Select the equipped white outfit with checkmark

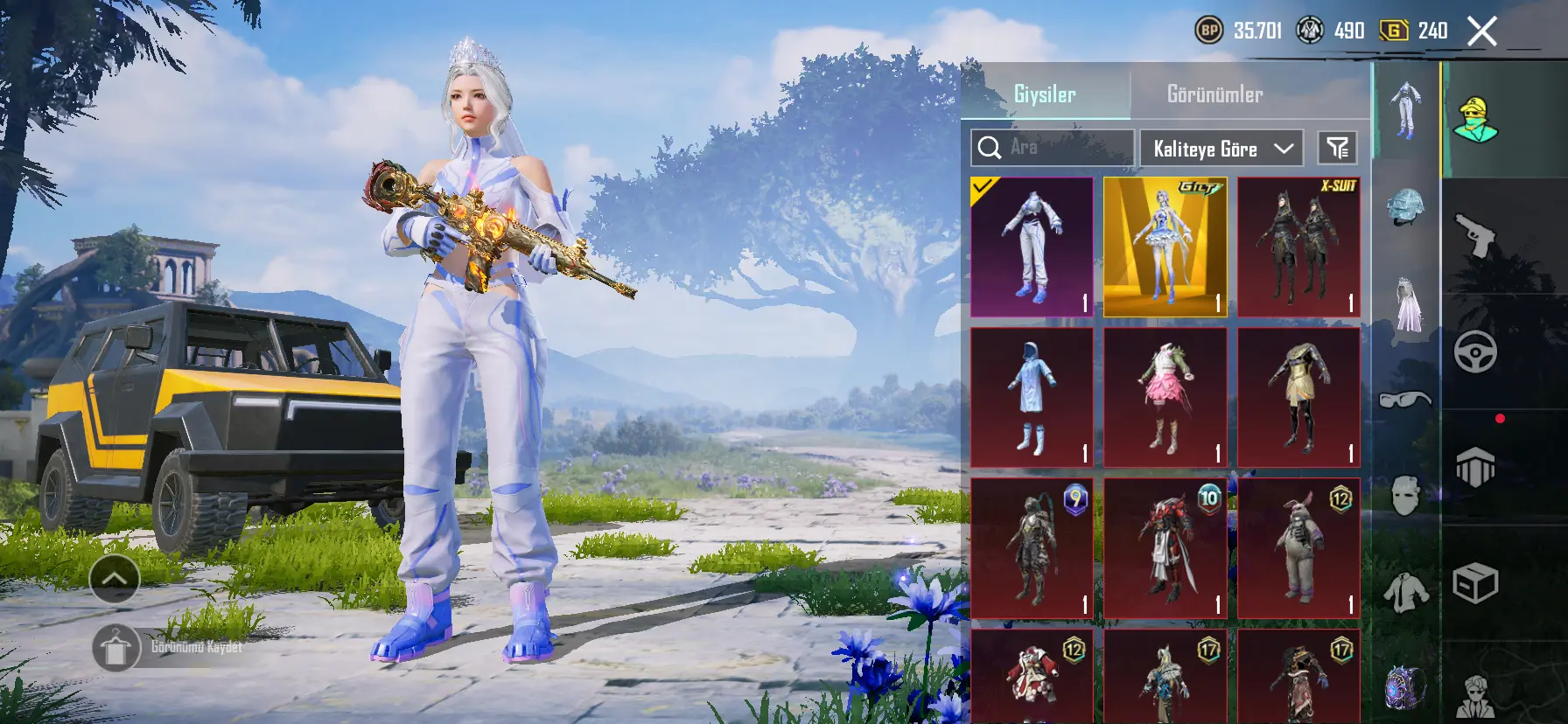pos(1032,247)
